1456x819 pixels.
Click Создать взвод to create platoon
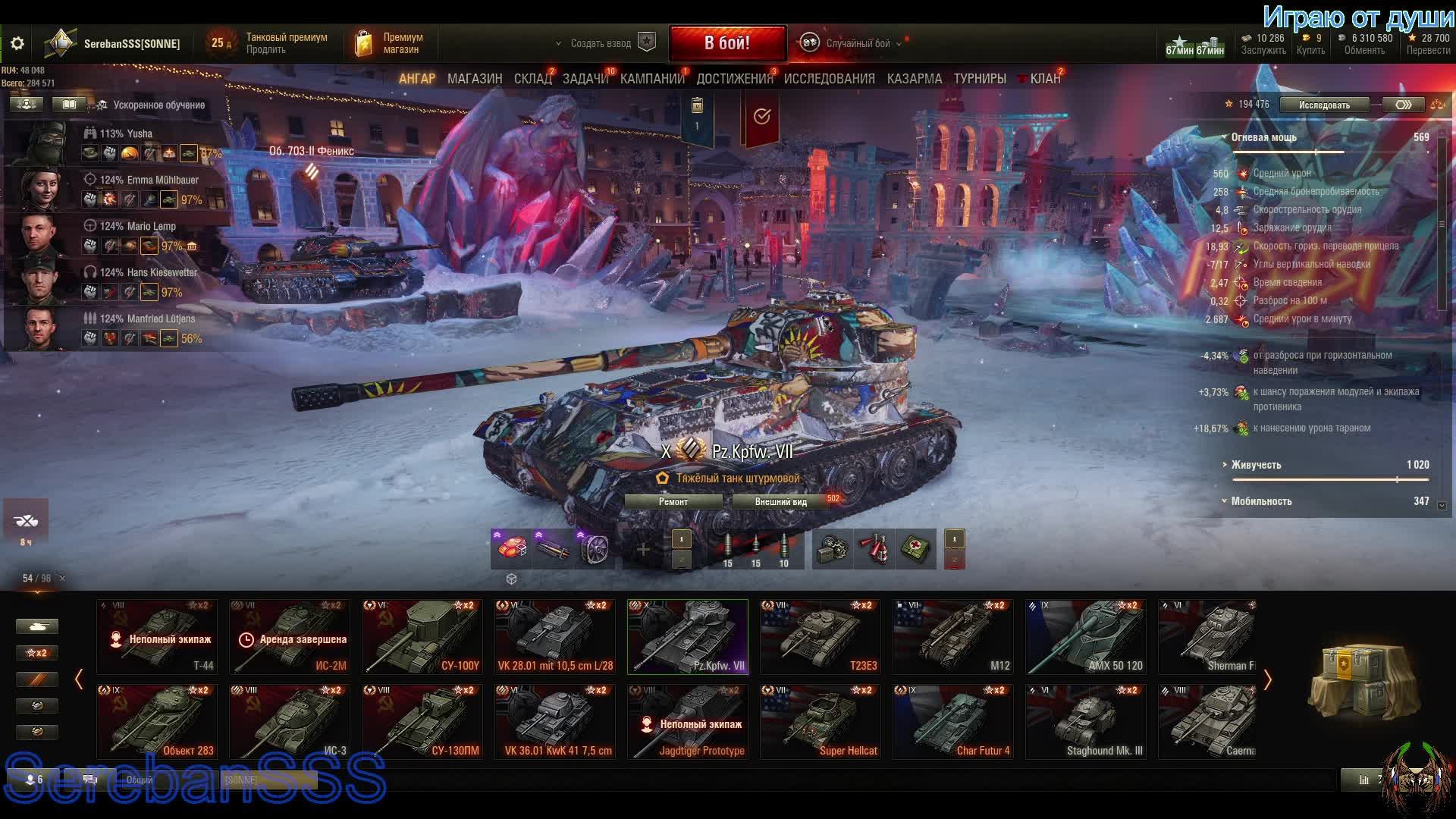pyautogui.click(x=601, y=44)
